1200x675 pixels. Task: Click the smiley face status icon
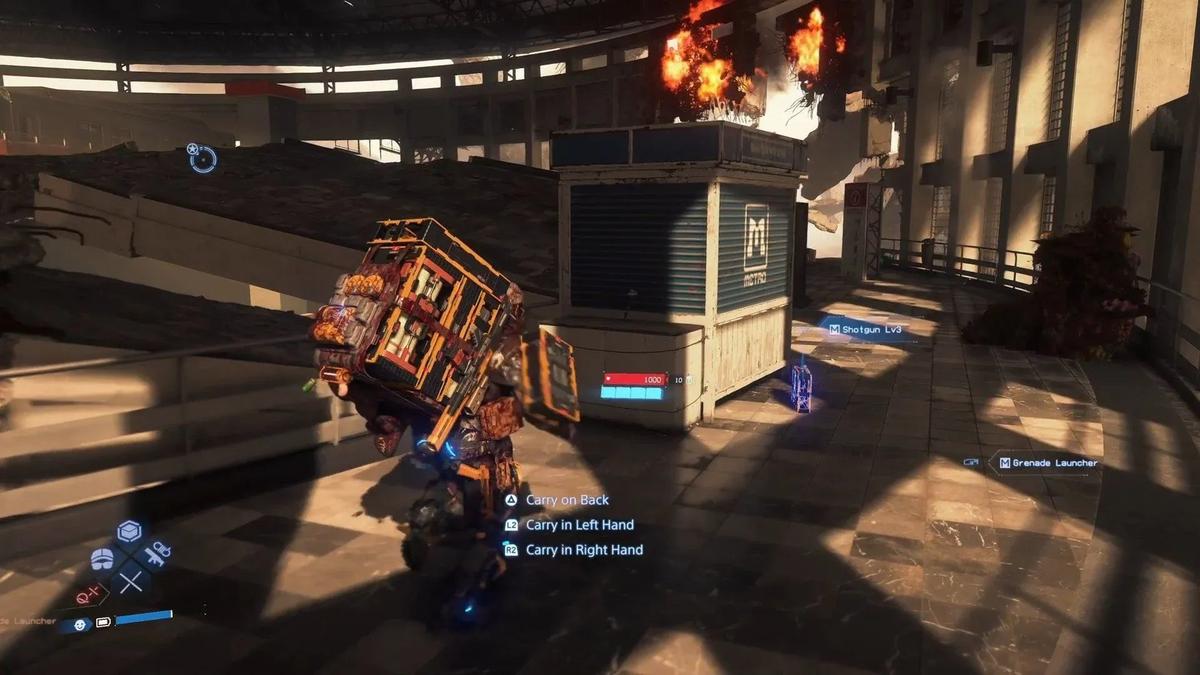[79, 624]
